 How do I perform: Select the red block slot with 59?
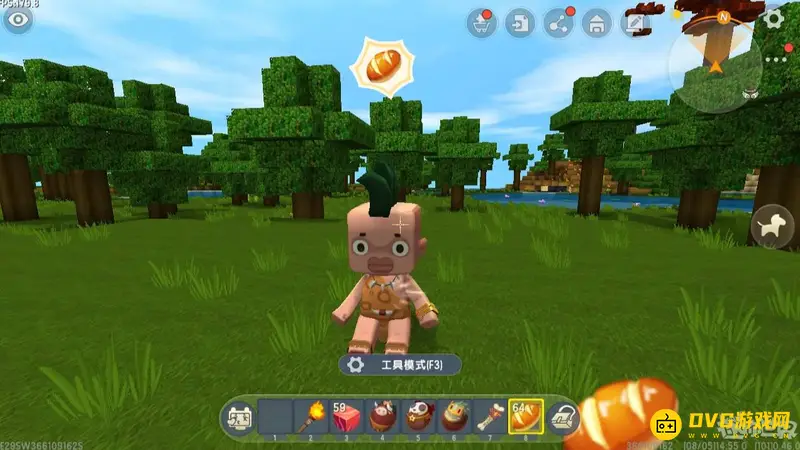coord(346,416)
